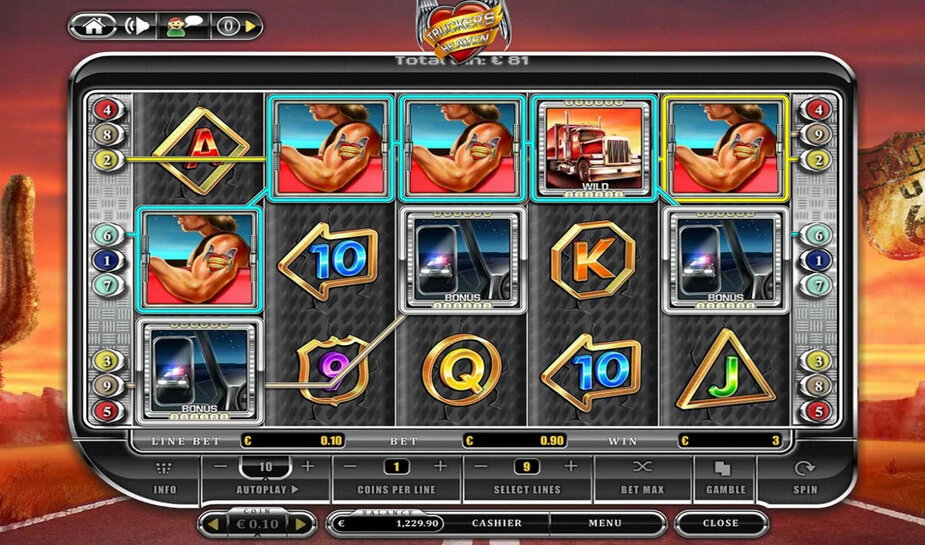Increase the number of selected lines
This screenshot has width=925, height=545.
(x=570, y=467)
